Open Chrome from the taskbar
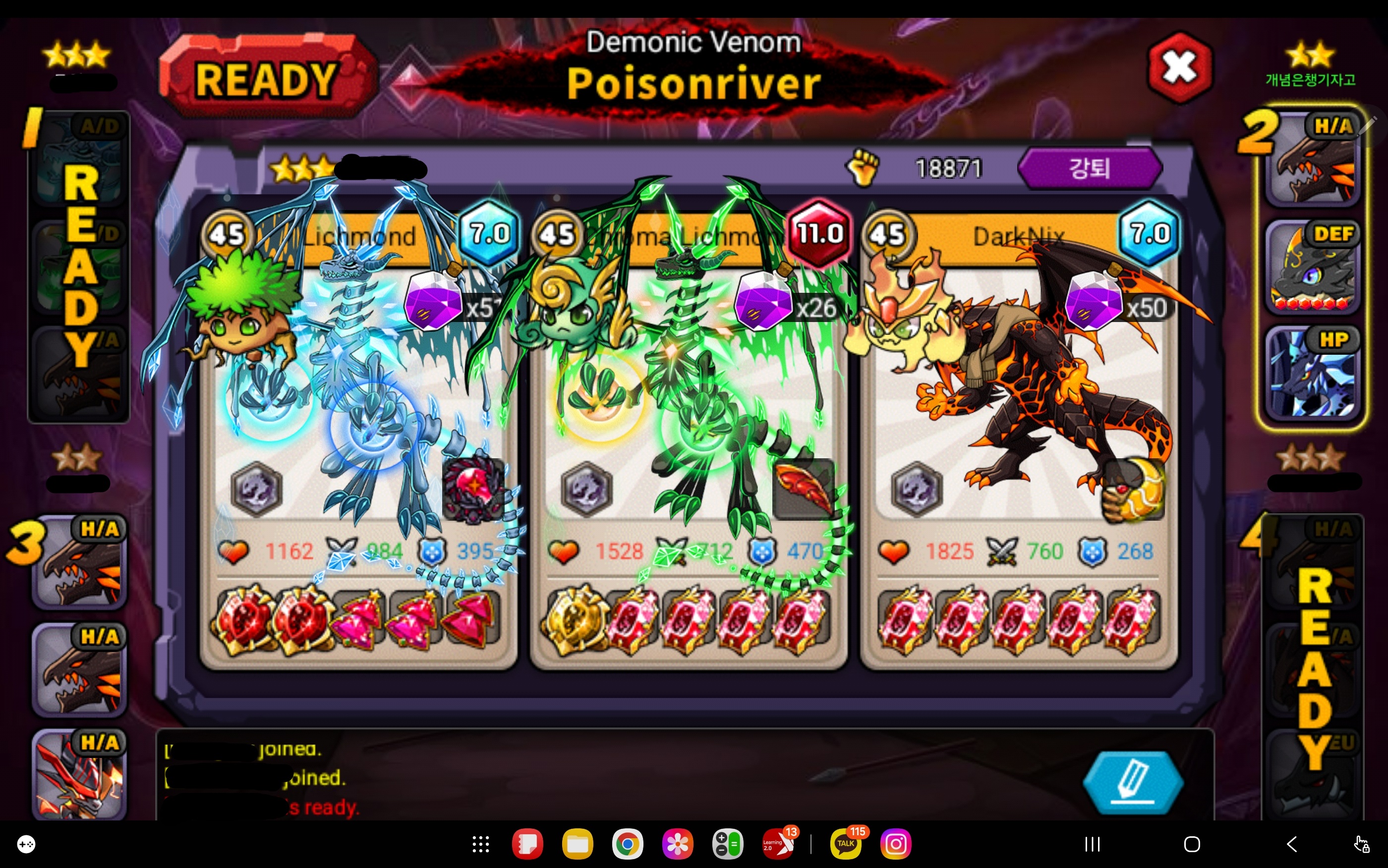This screenshot has height=868, width=1388. 627,844
